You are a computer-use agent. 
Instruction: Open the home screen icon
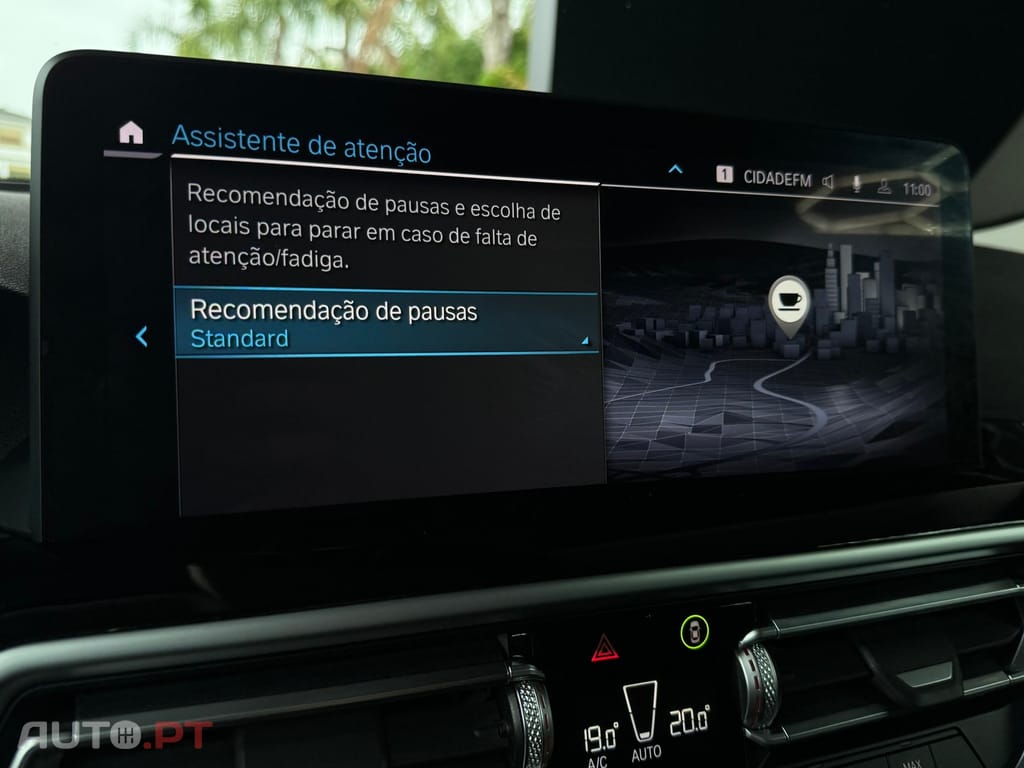click(130, 133)
